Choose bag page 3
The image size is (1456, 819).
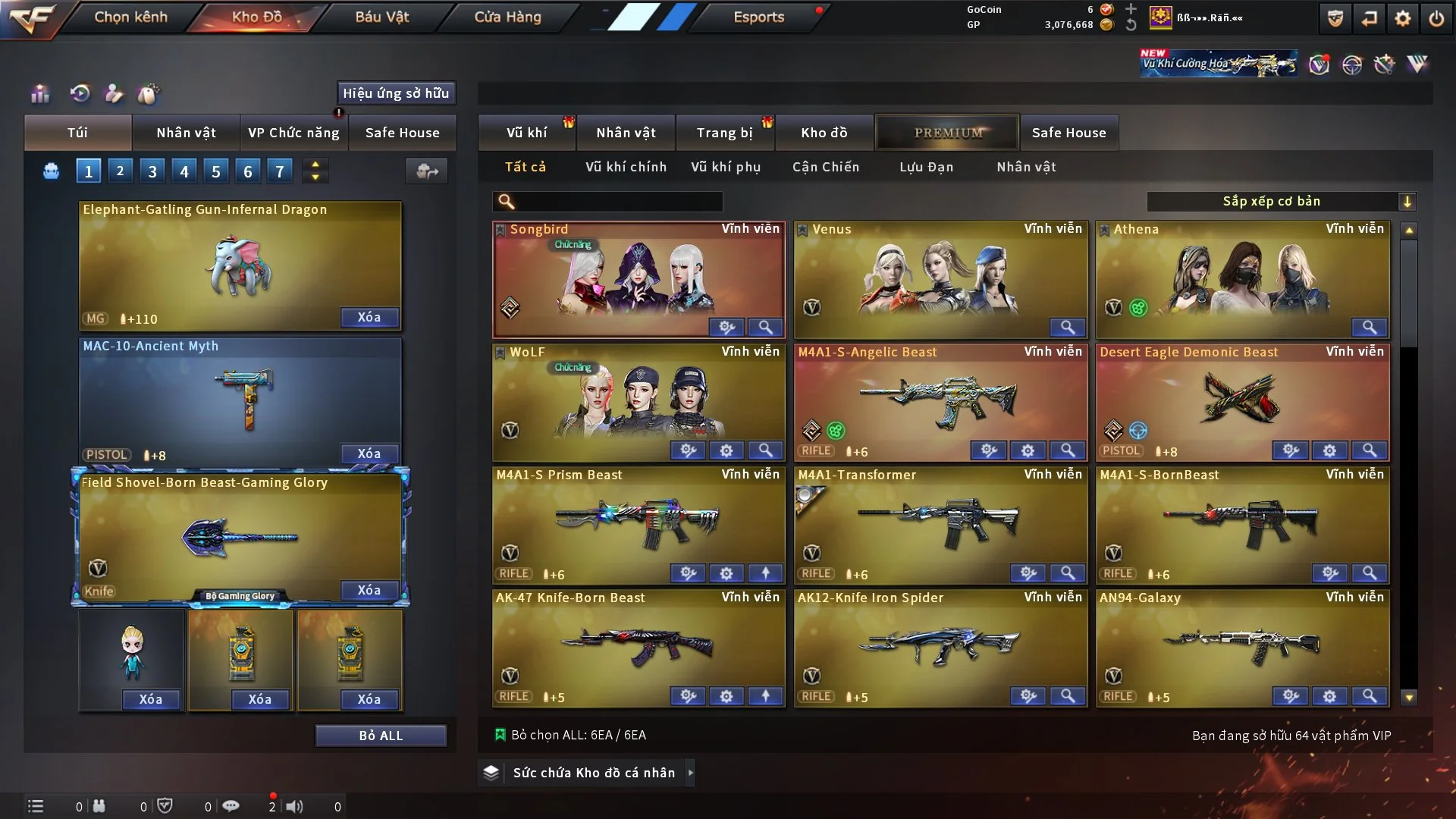(x=152, y=171)
